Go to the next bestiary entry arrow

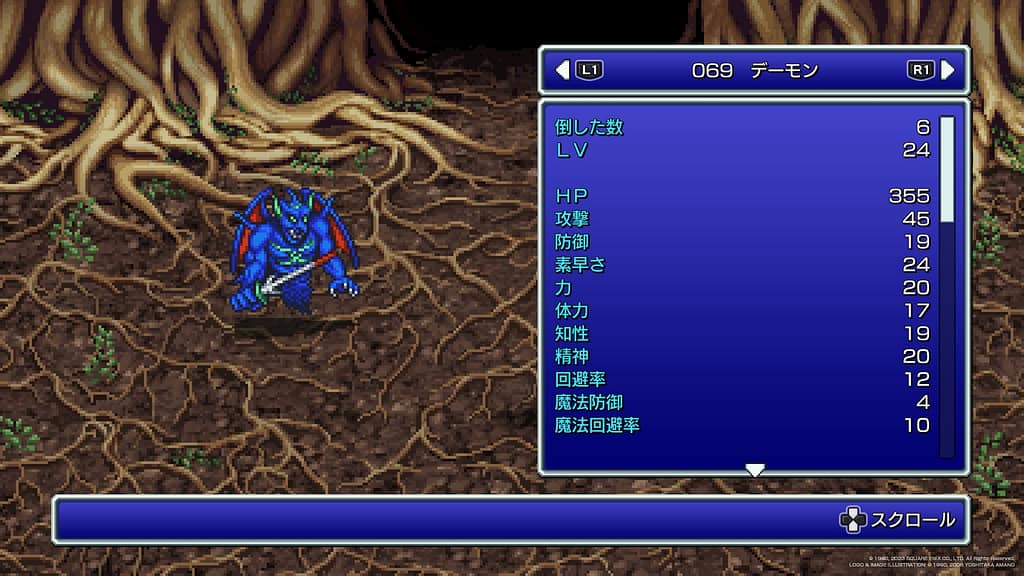[x=947, y=70]
